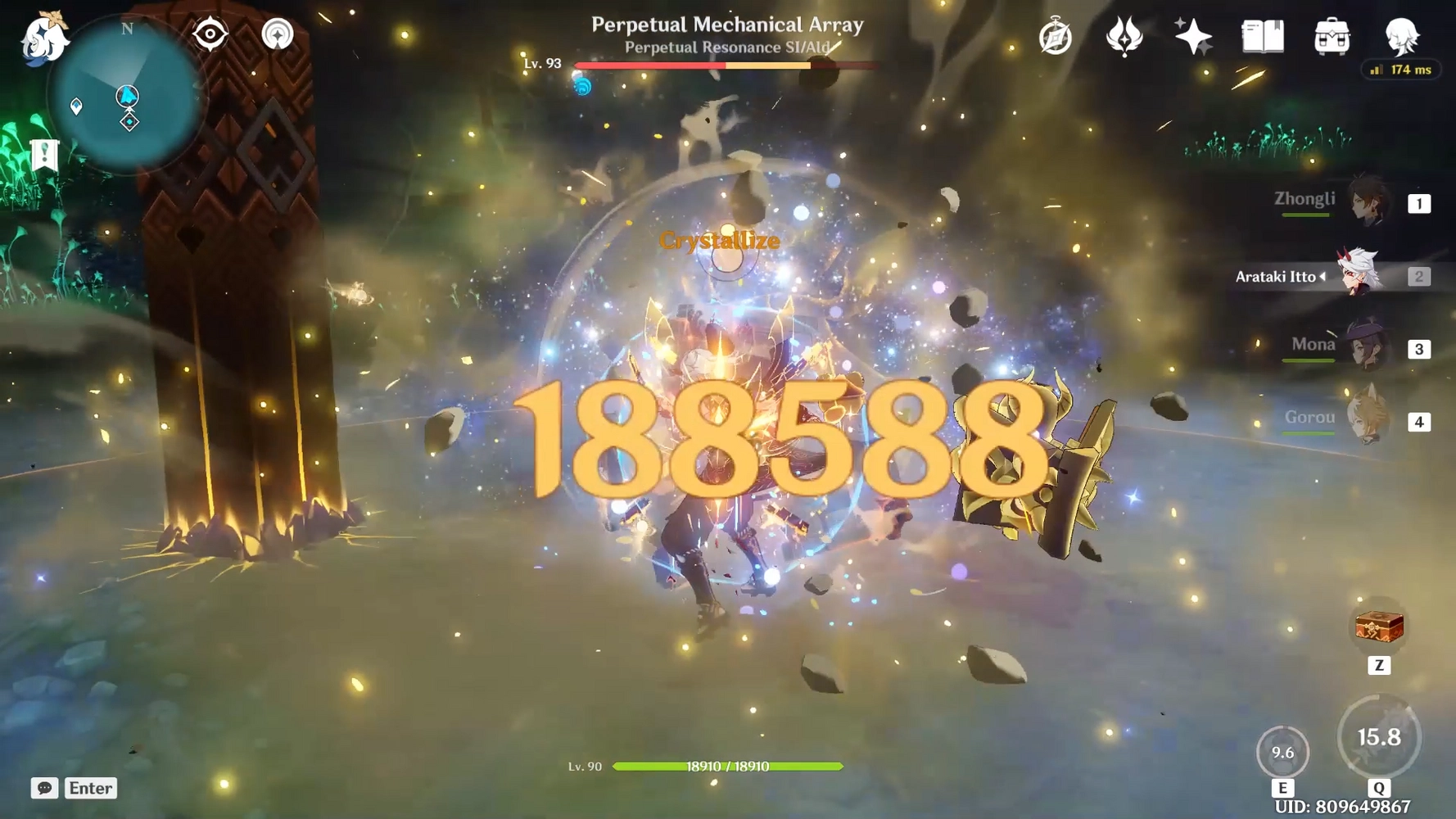Open the Events compass icon
This screenshot has height=819, width=1456.
click(1055, 36)
